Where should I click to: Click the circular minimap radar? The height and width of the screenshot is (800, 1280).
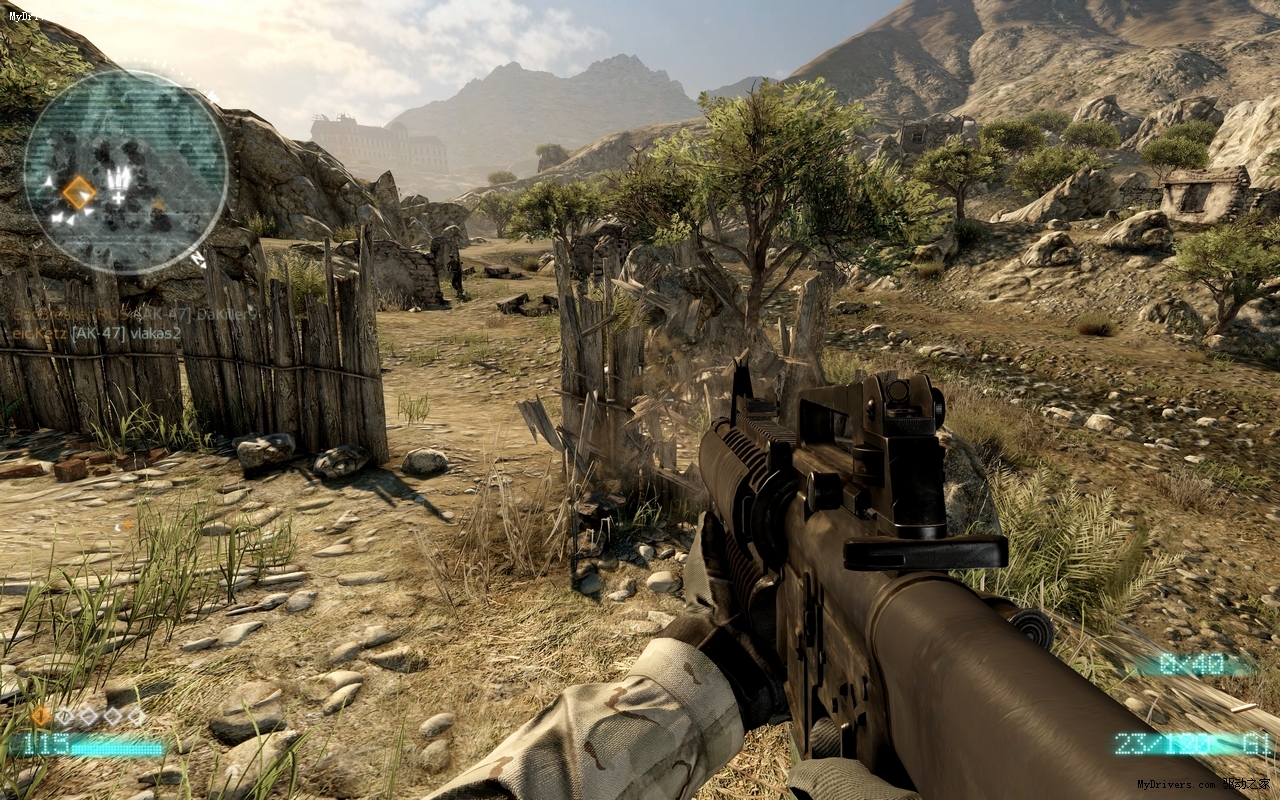[126, 172]
